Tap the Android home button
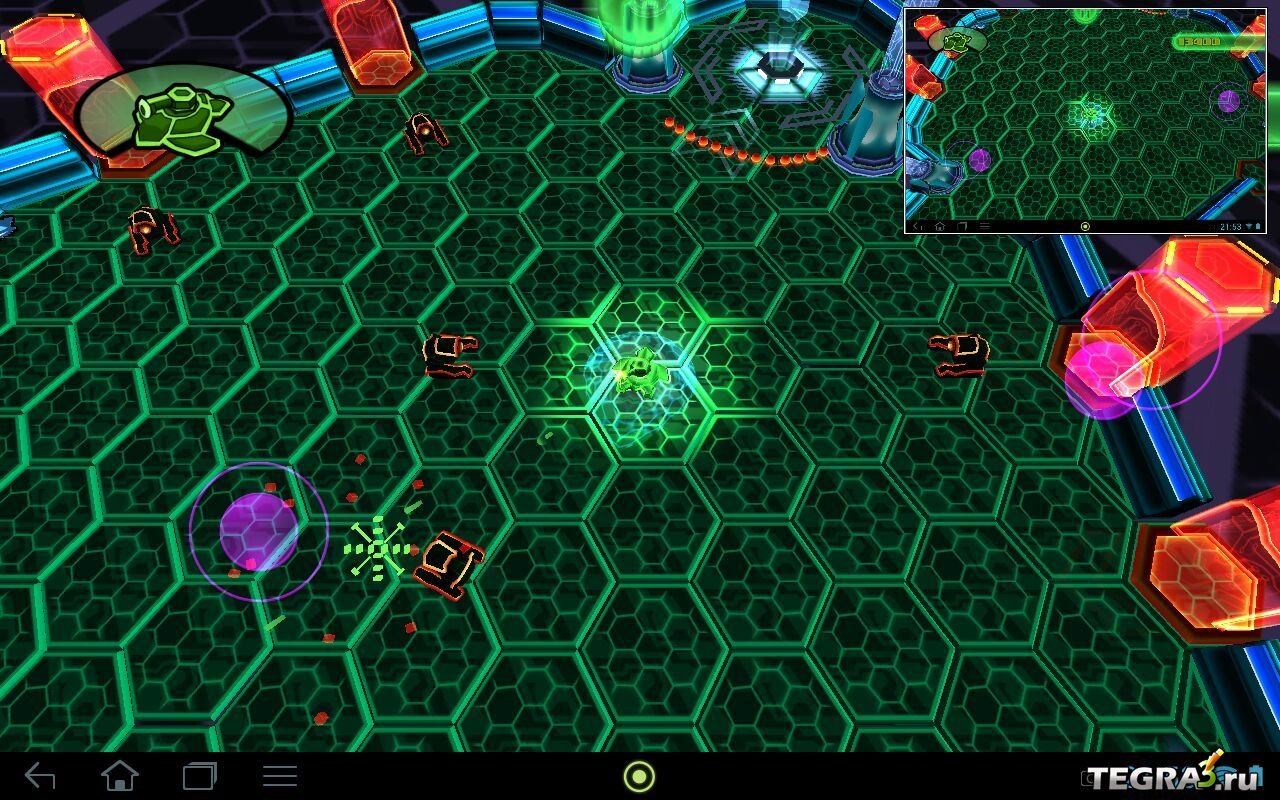The width and height of the screenshot is (1280, 800). (x=120, y=776)
